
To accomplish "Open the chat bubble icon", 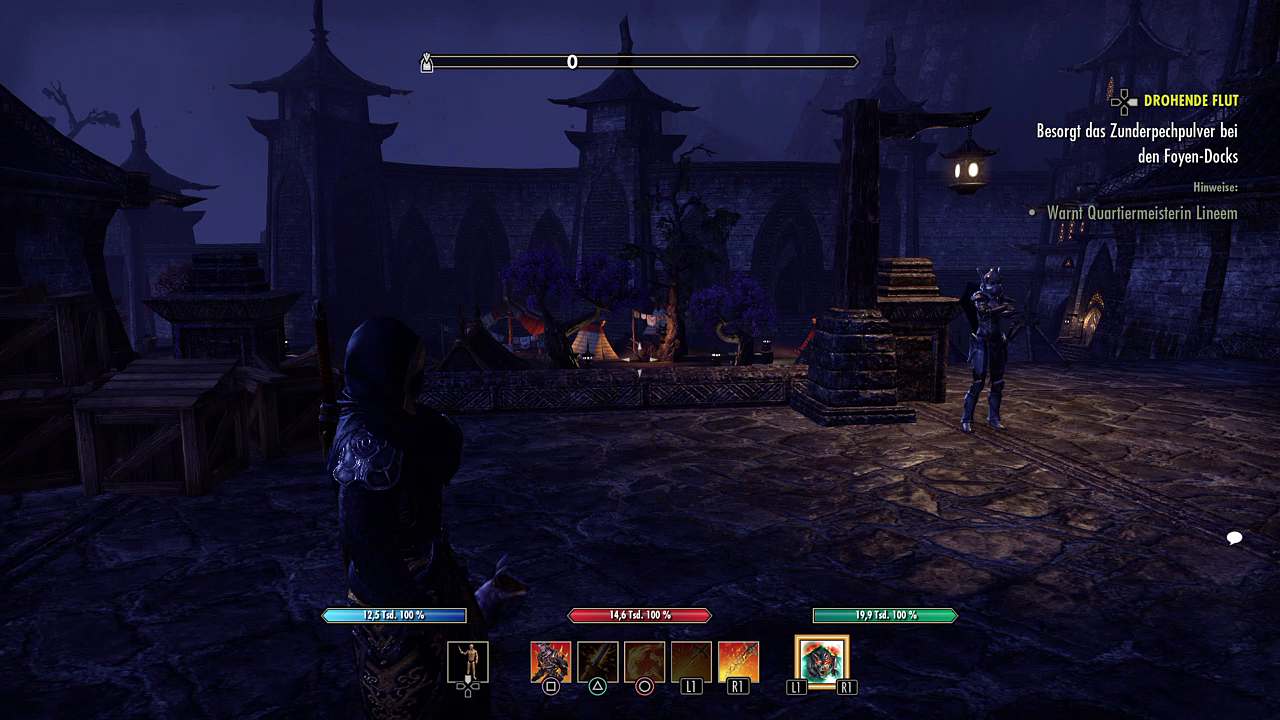I will click(x=1234, y=539).
